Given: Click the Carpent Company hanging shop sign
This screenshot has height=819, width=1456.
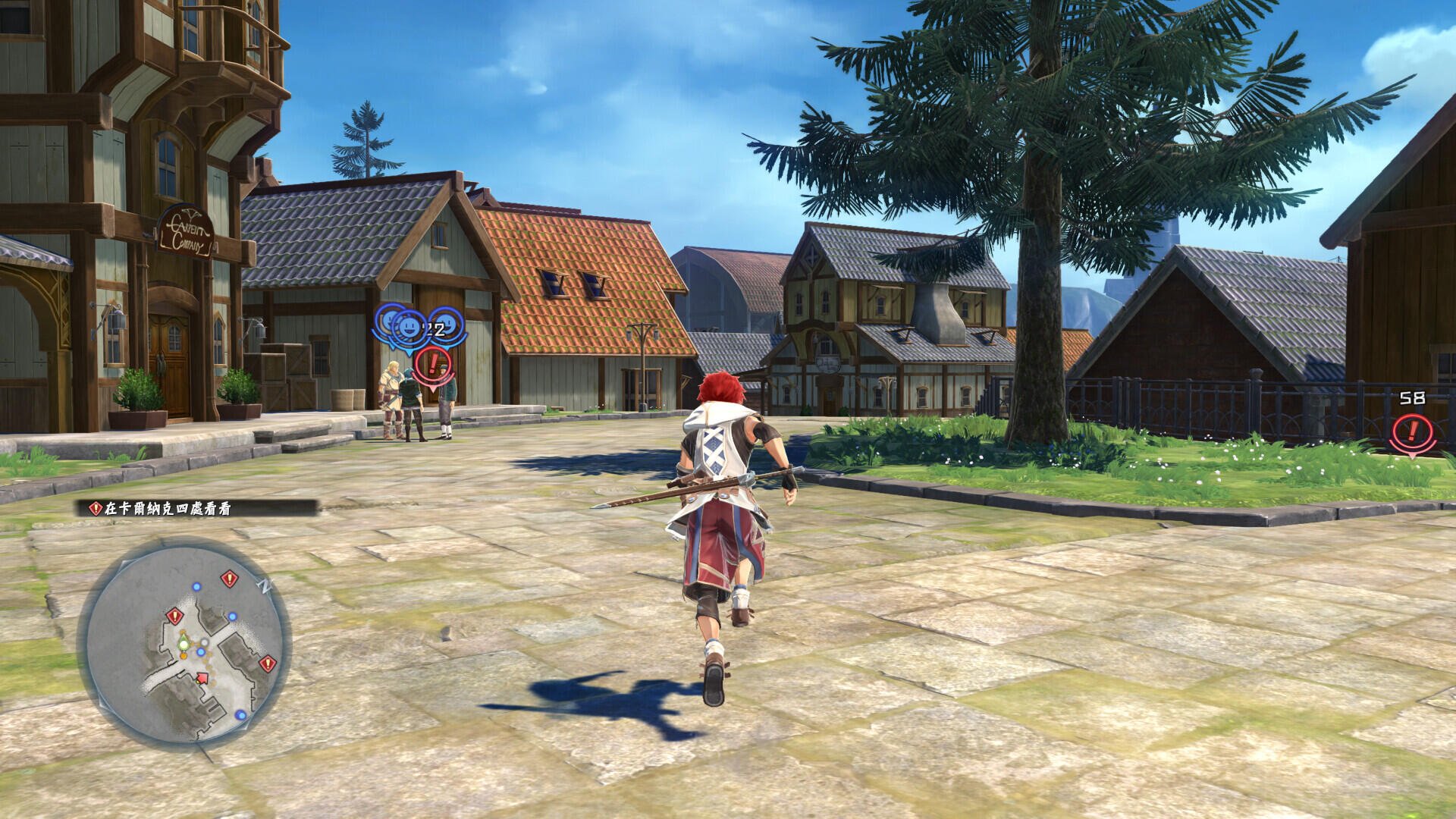Looking at the screenshot, I should [184, 231].
